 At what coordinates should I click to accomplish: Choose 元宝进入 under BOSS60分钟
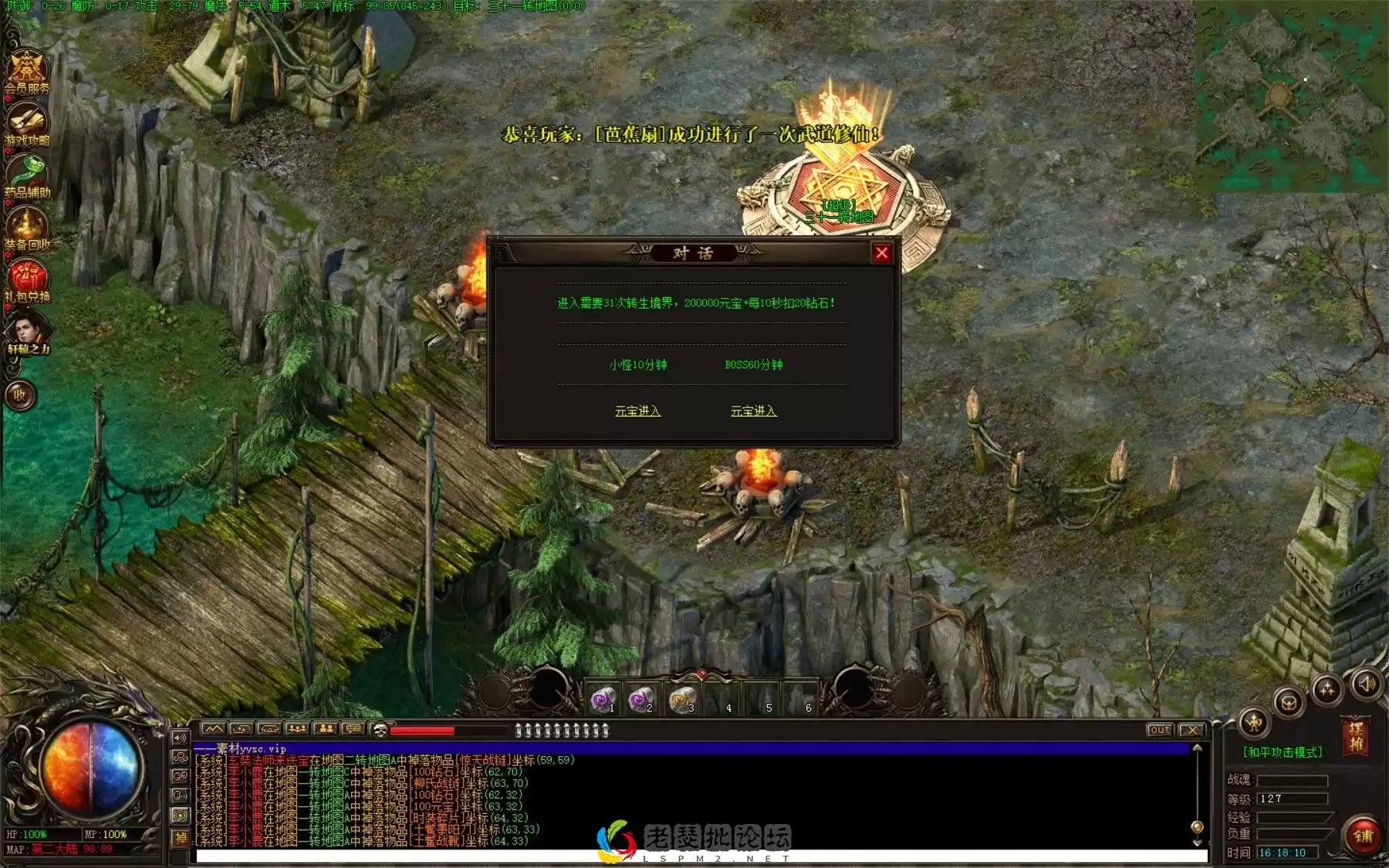[x=753, y=411]
